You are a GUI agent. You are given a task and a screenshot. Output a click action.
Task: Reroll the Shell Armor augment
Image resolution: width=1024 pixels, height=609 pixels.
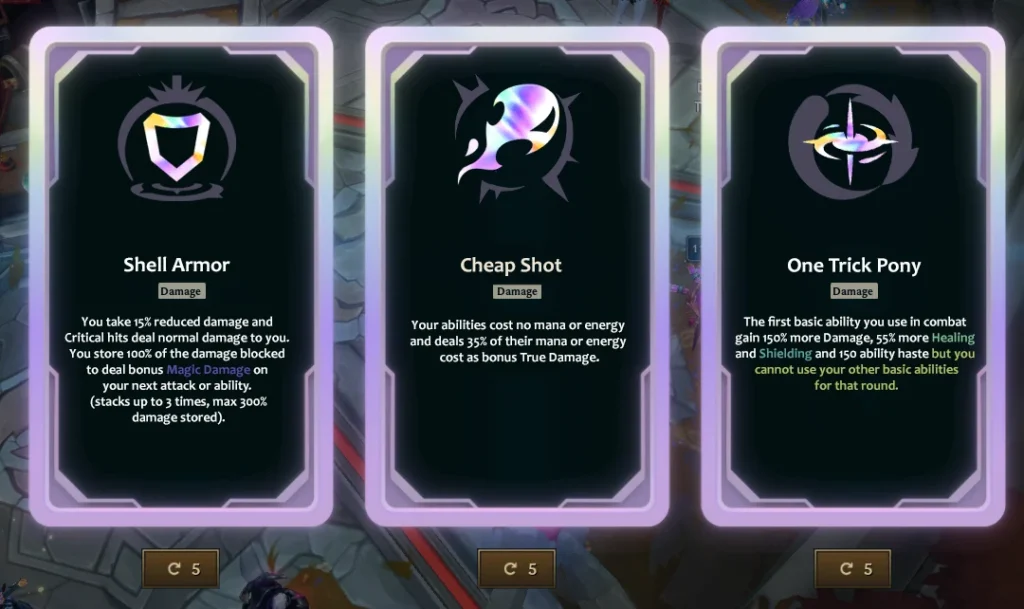(x=181, y=568)
